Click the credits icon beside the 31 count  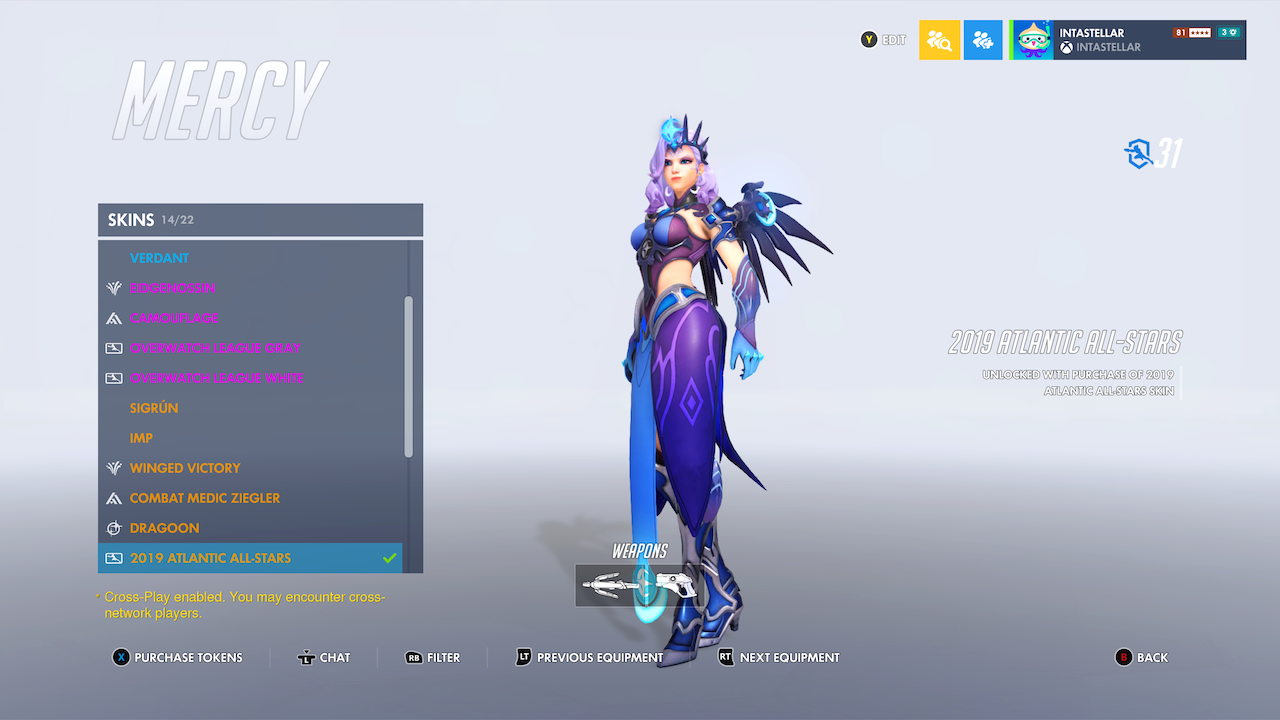tap(1139, 153)
